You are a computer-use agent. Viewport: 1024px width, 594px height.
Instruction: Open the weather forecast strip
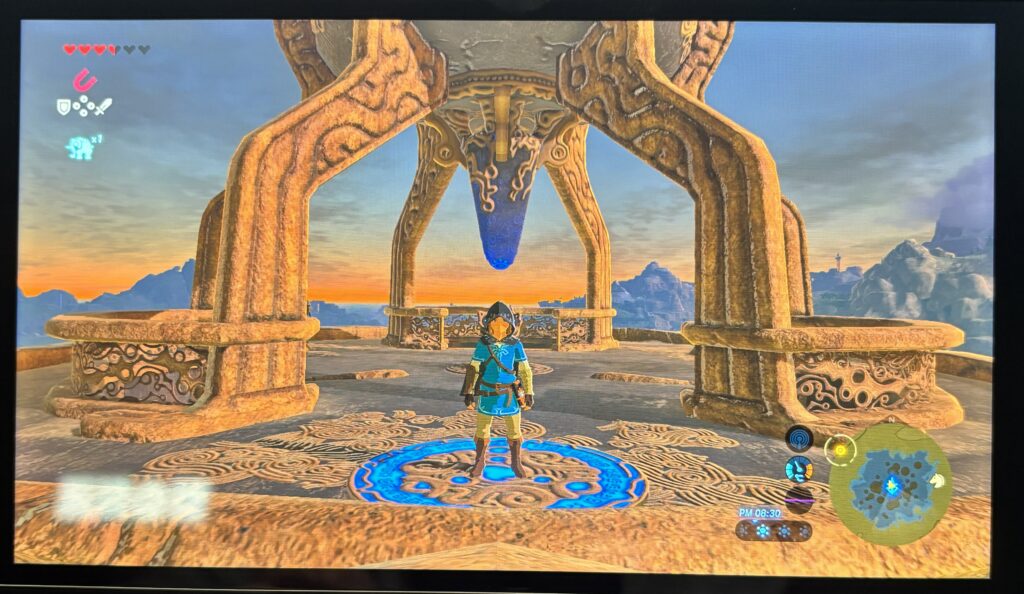(773, 530)
